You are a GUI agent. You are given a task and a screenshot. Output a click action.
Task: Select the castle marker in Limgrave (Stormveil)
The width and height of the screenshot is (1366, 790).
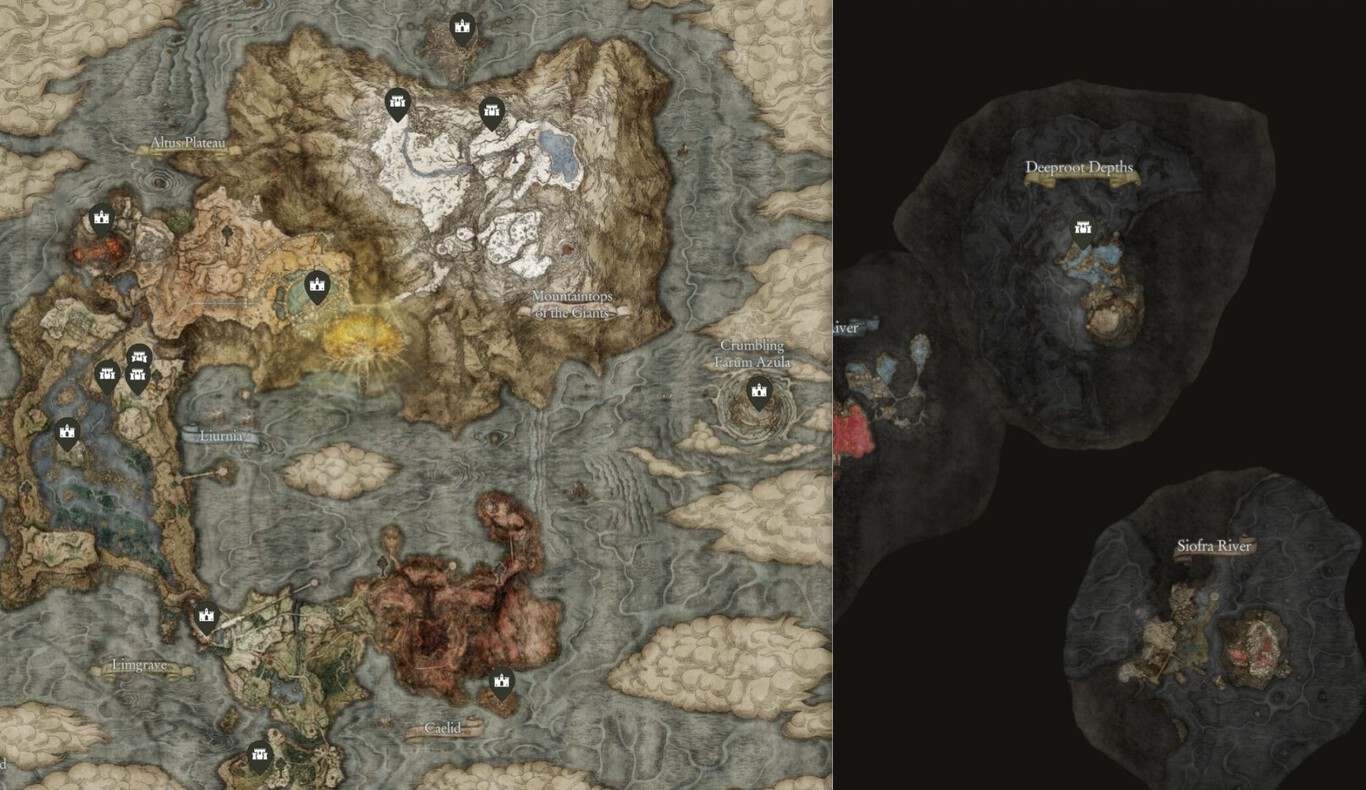(x=207, y=617)
